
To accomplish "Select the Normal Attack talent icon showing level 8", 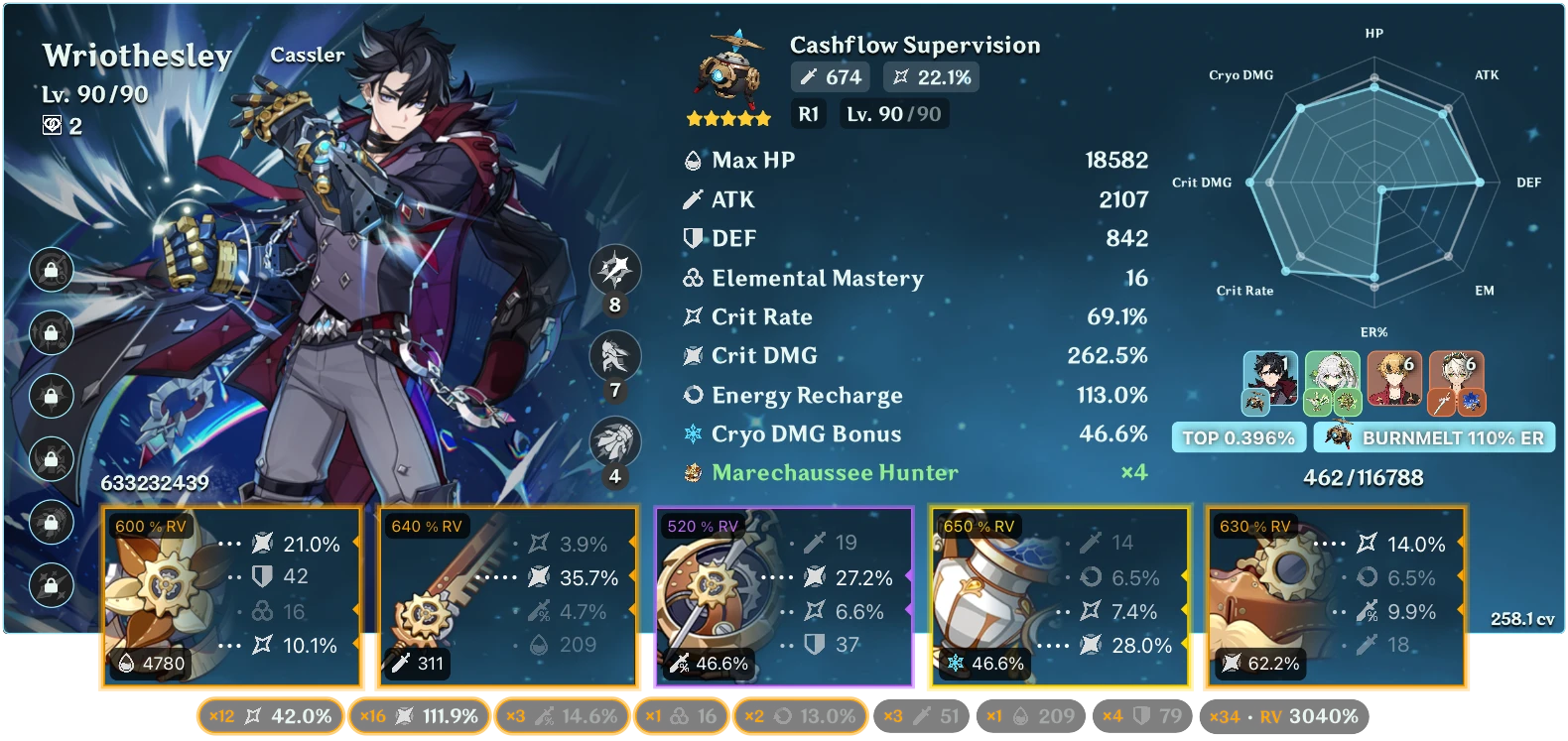I will (615, 270).
